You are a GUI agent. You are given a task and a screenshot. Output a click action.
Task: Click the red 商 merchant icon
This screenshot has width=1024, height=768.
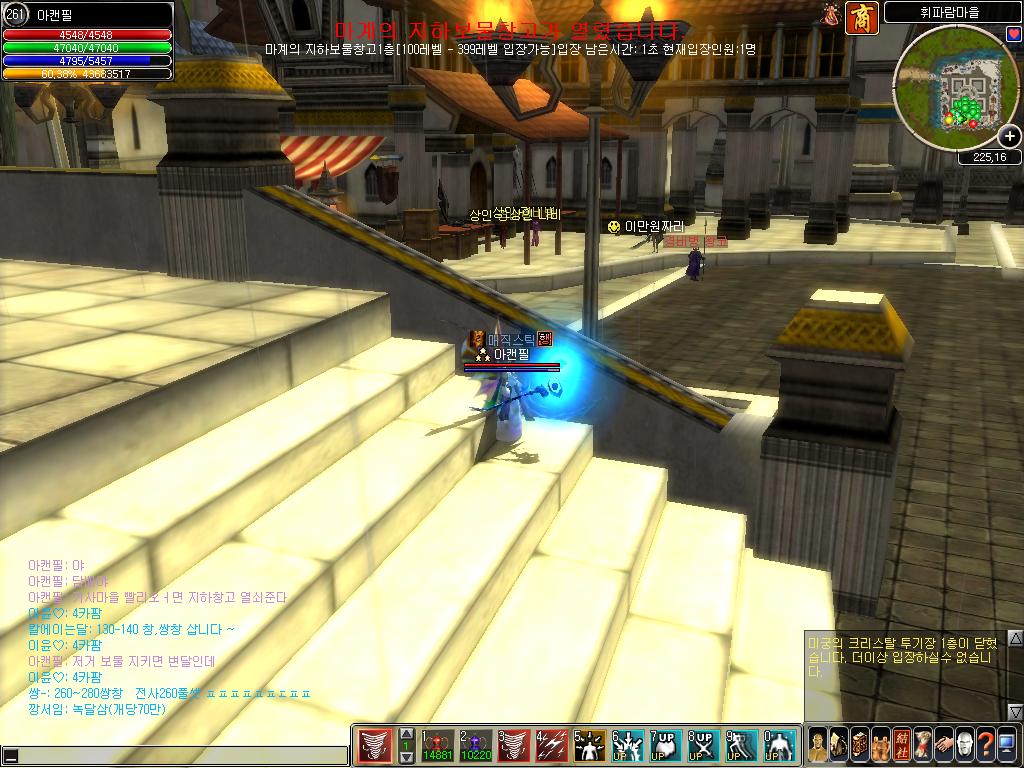tap(861, 17)
